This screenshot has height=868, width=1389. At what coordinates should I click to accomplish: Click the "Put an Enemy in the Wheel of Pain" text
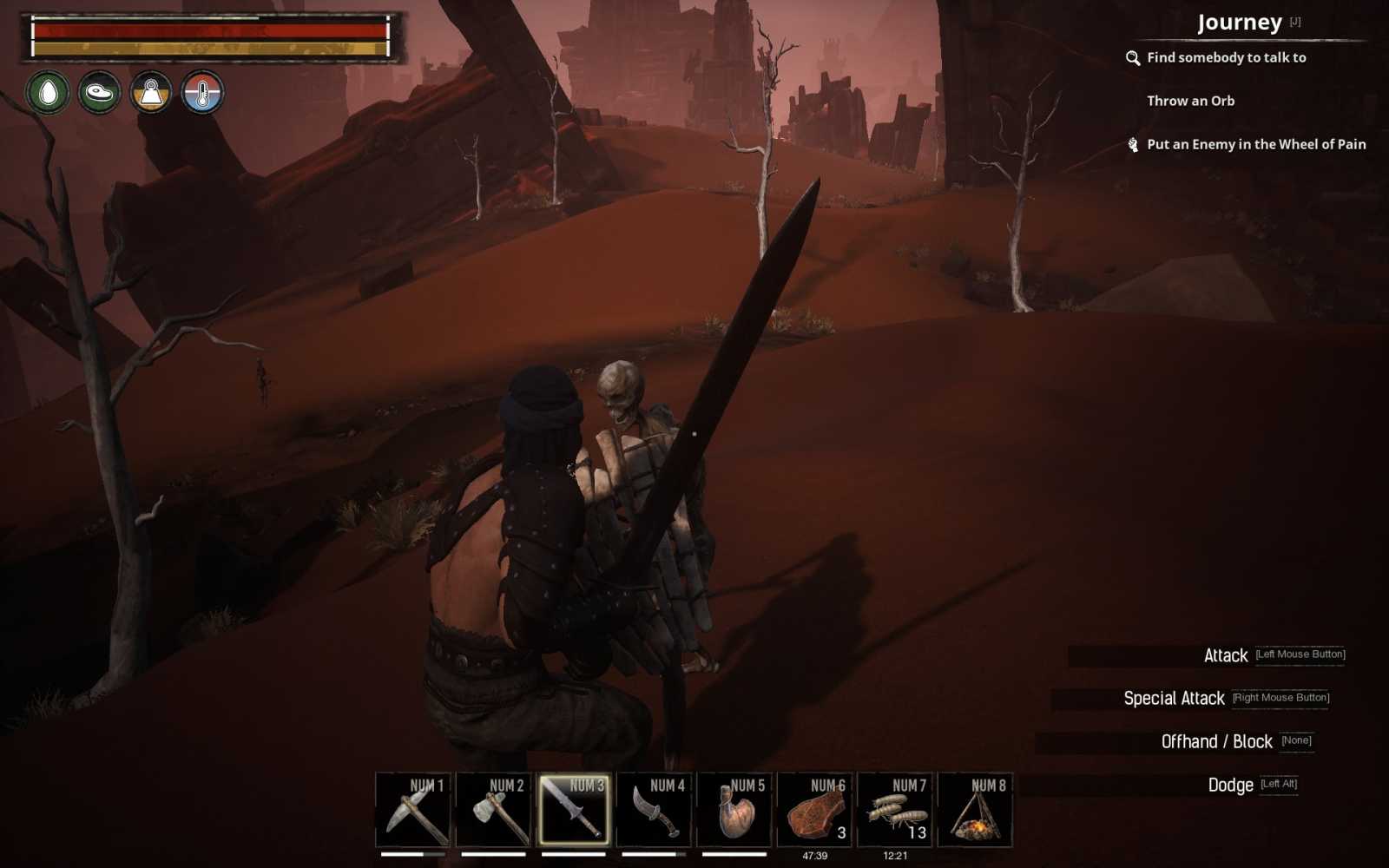1256,145
